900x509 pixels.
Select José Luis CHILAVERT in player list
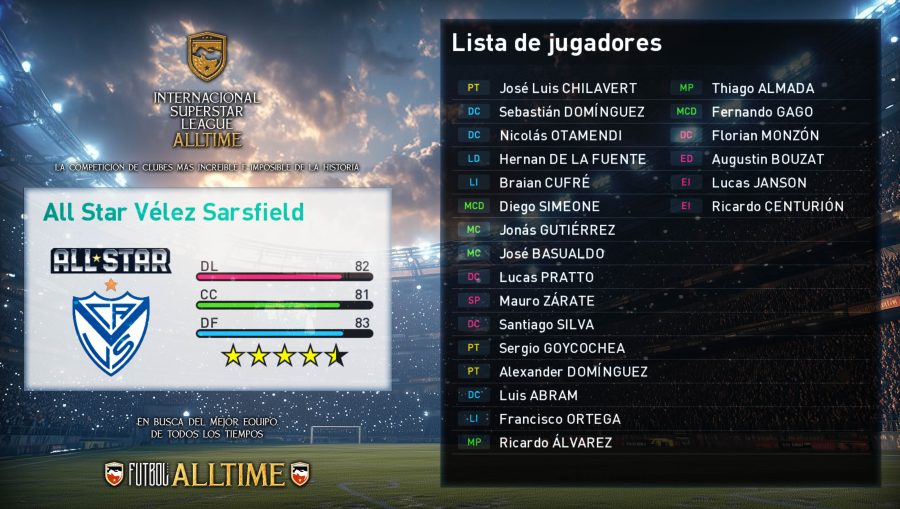point(567,88)
